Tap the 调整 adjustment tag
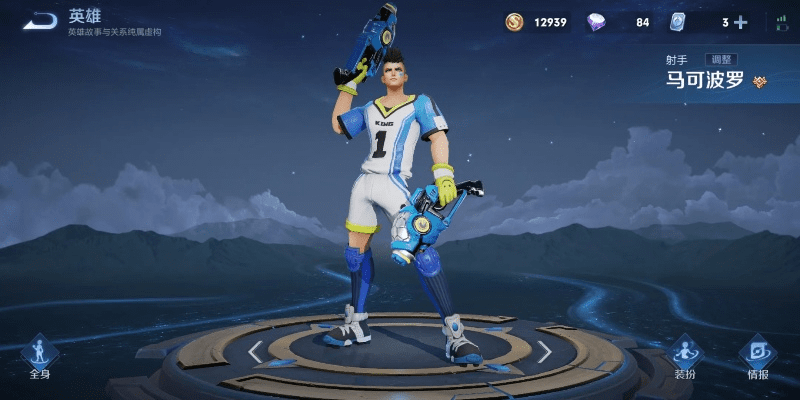800x400 pixels. click(x=720, y=60)
